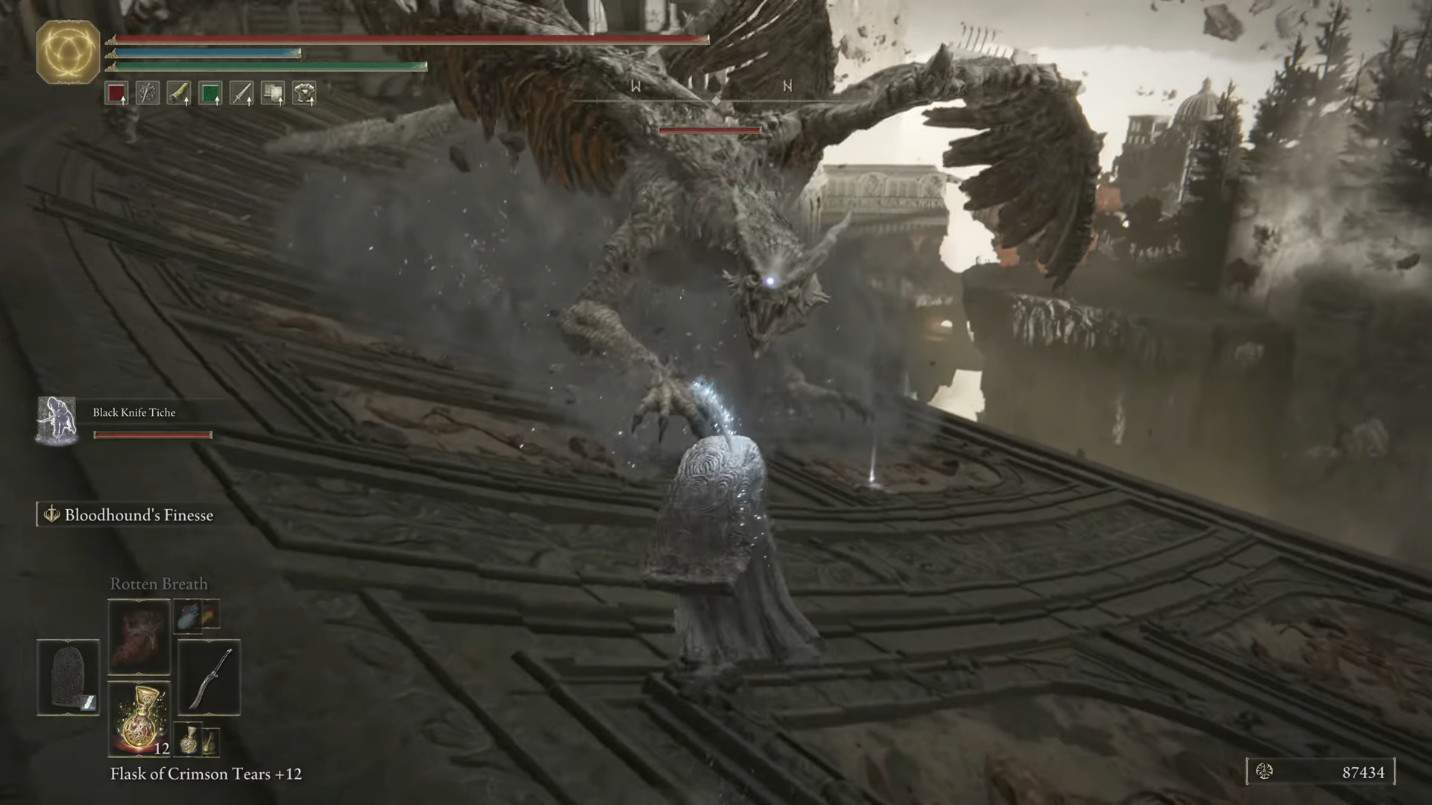
Task: Inspect the green square buff icon
Action: 210,94
